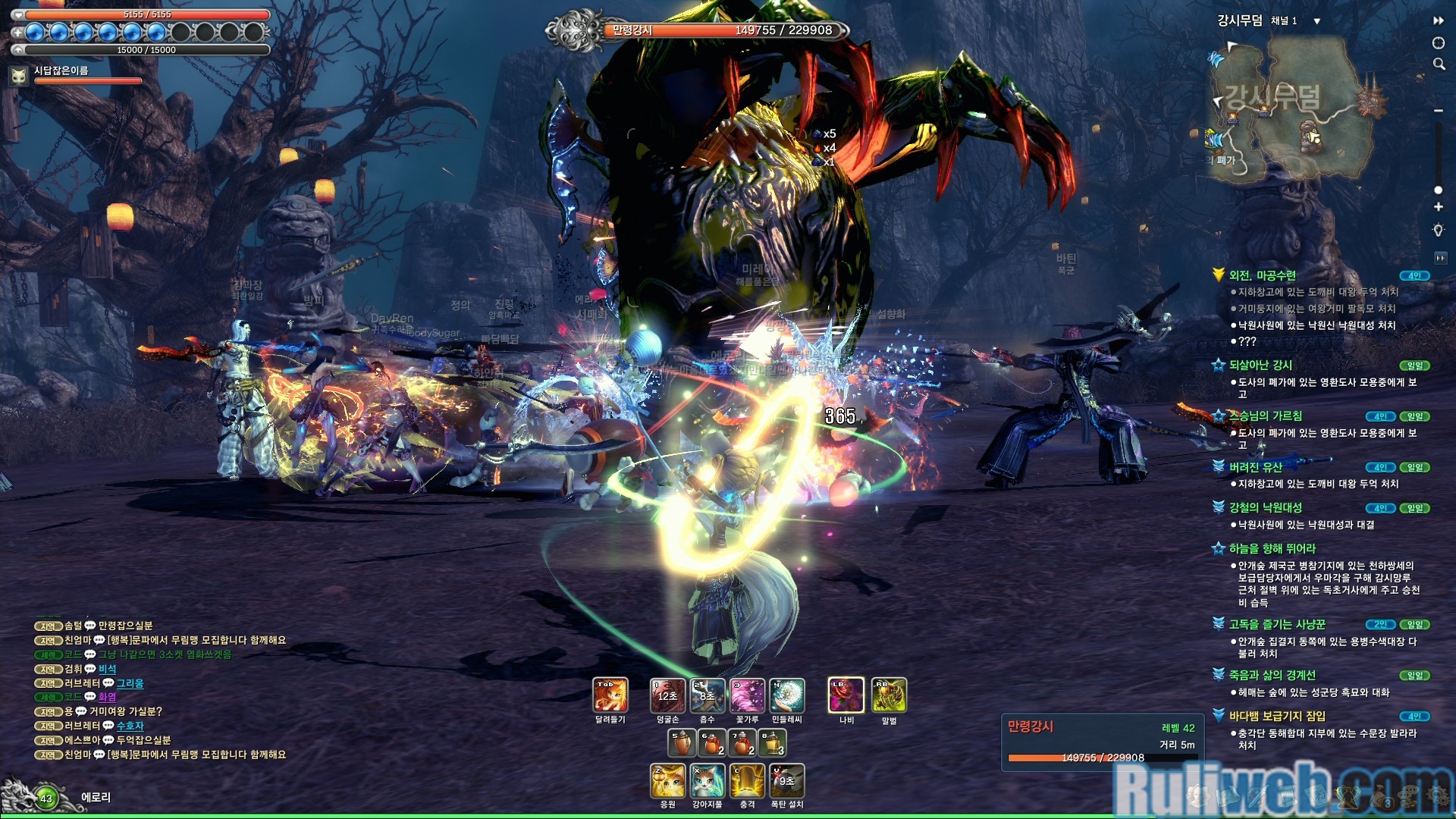Use the plain clay jar in slot 5

681,743
